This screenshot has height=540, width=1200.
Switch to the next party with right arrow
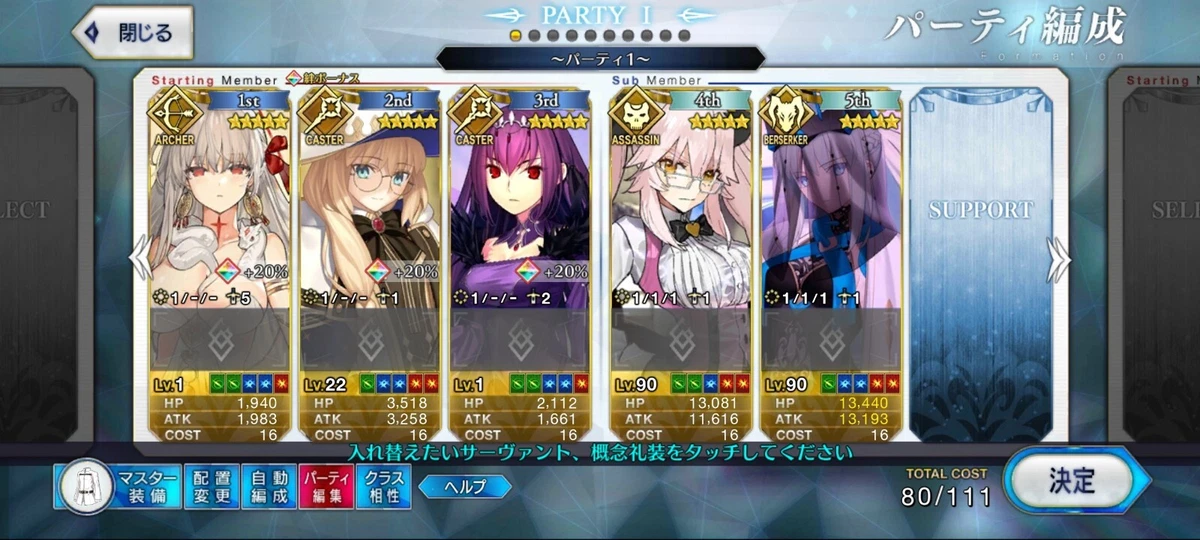click(x=1060, y=260)
